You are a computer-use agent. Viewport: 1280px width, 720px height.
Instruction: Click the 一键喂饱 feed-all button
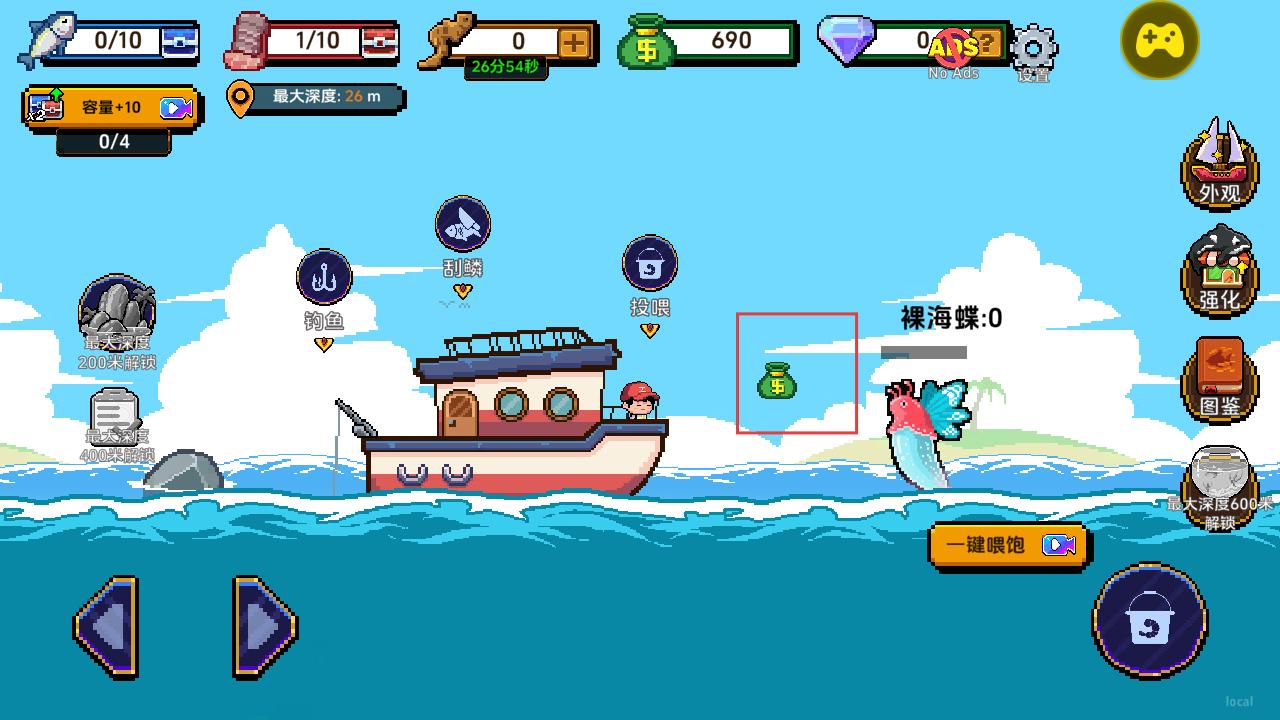[1008, 546]
